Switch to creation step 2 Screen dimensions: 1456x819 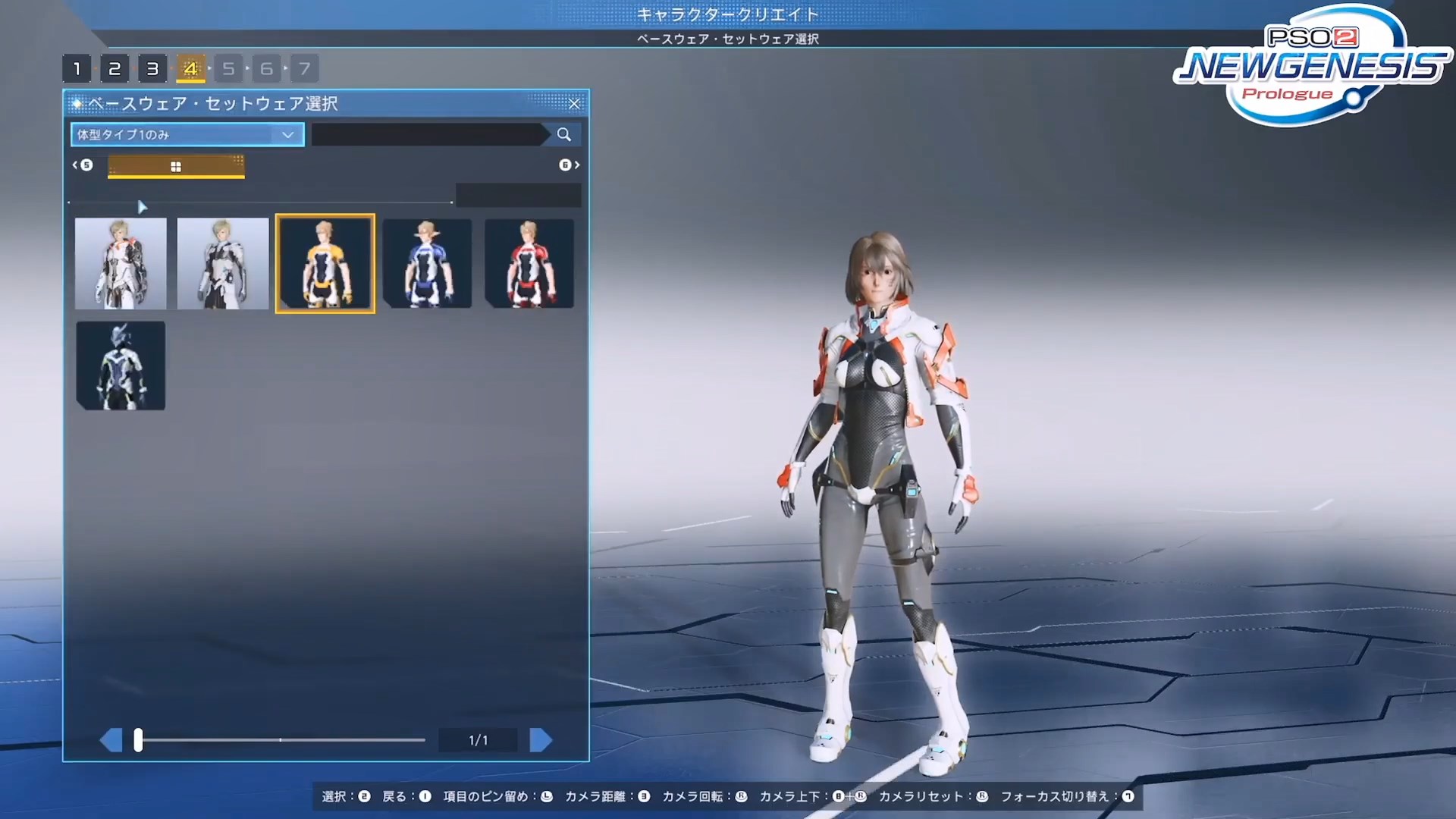pos(115,68)
